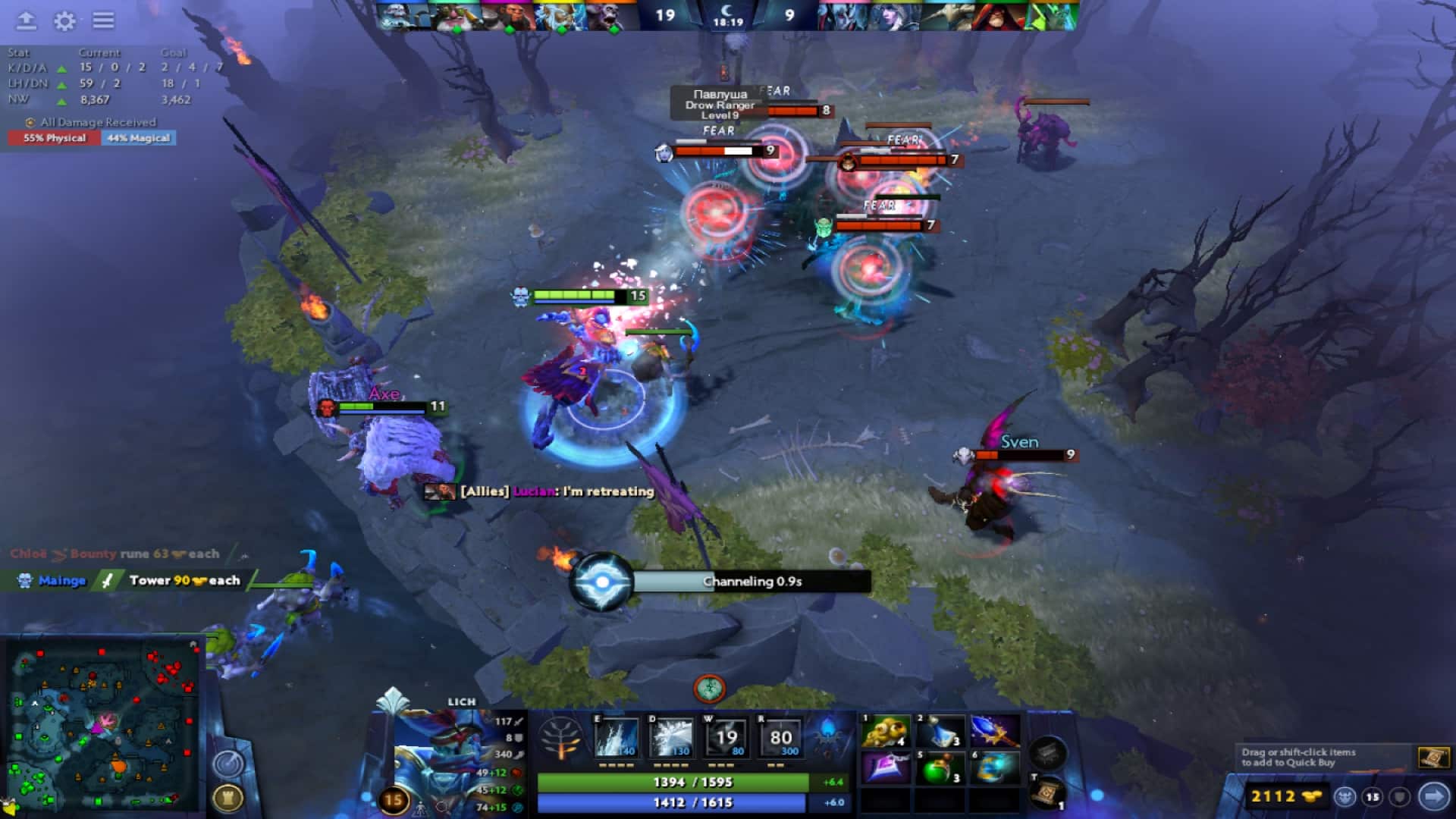Open the settings gear in the top-left corner

pyautogui.click(x=64, y=21)
